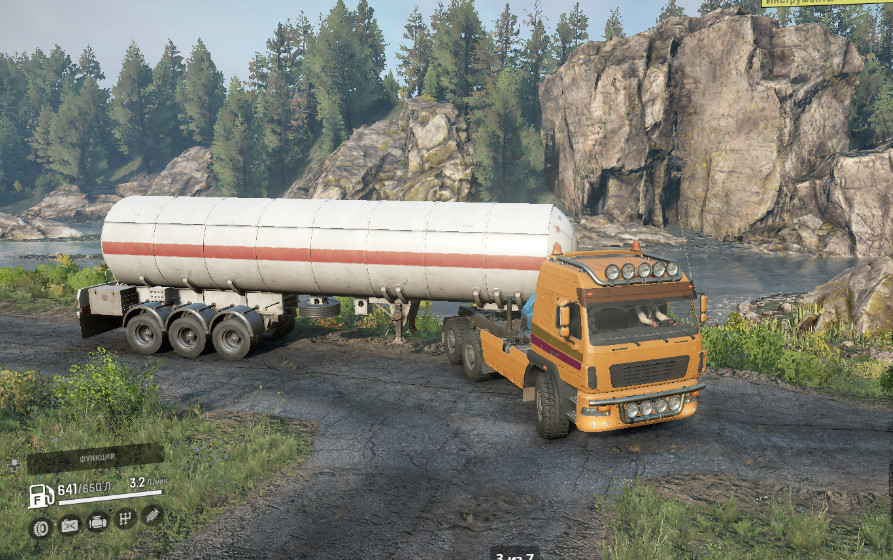Image resolution: width=893 pixels, height=560 pixels.
Task: Click the suspension spring status icon
Action: [152, 514]
